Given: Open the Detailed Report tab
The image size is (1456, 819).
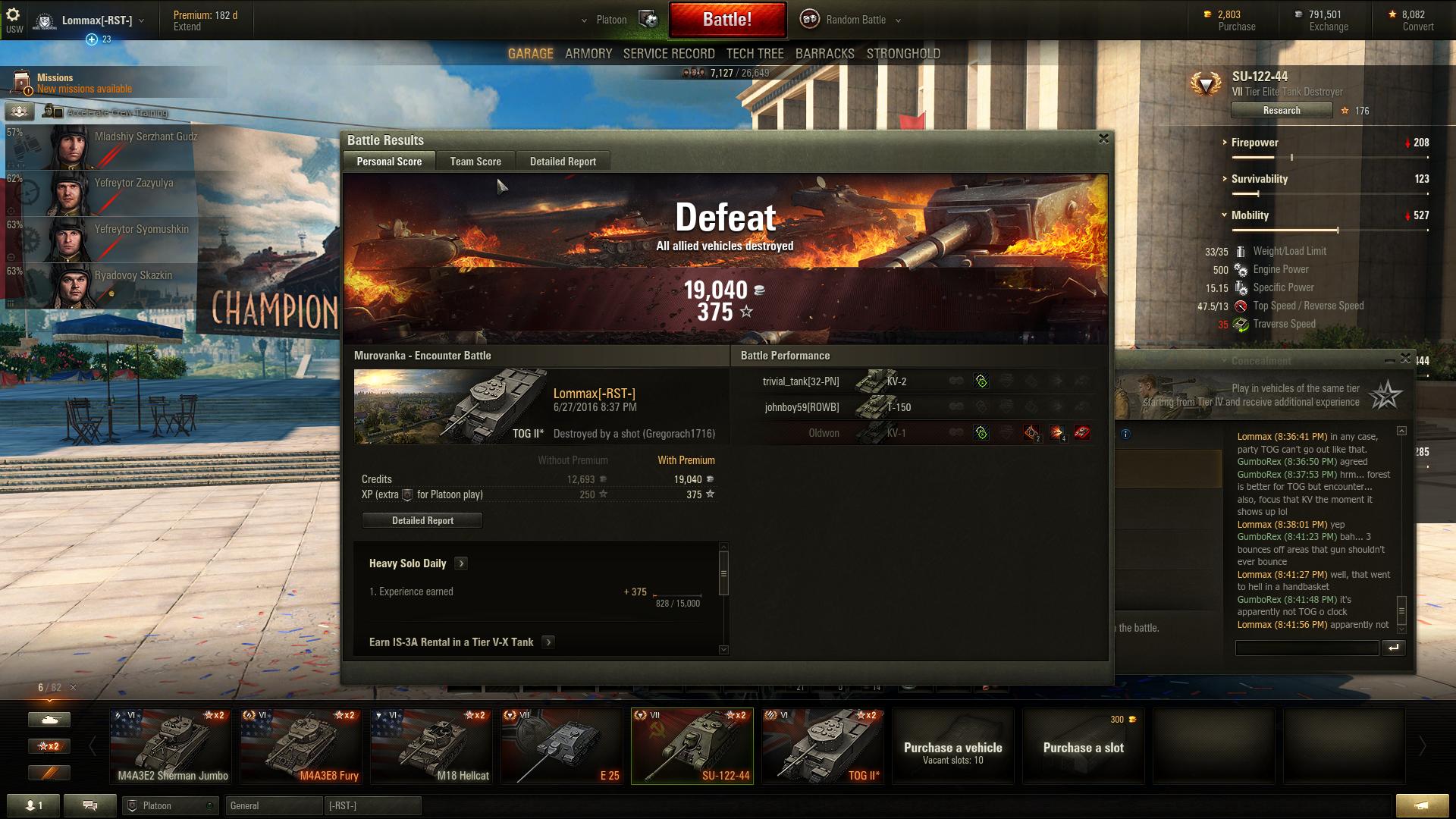Looking at the screenshot, I should (563, 162).
